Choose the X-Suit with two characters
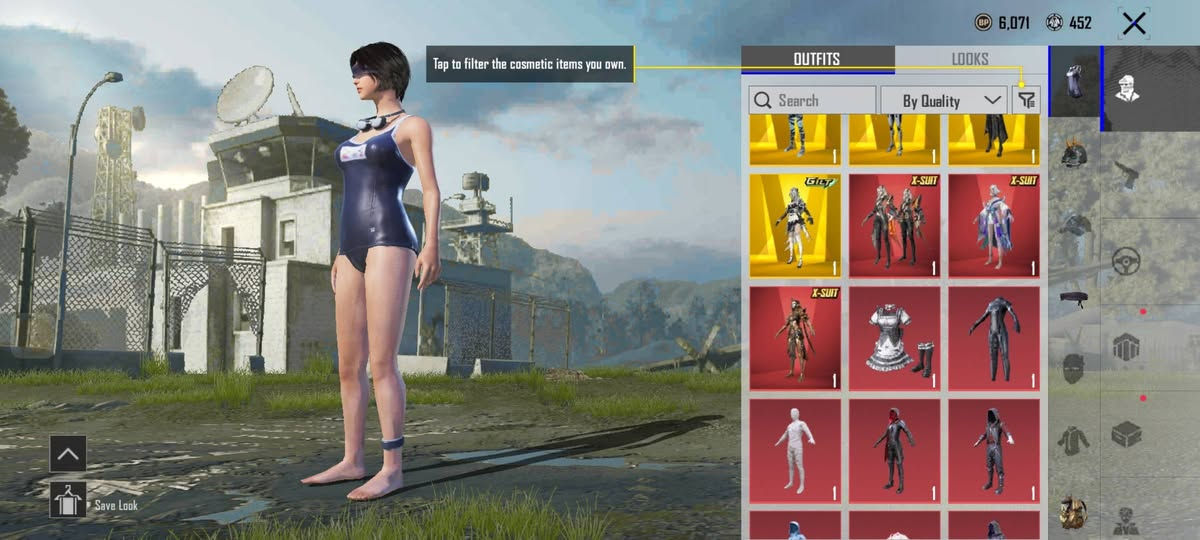Image resolution: width=1200 pixels, height=540 pixels. point(894,225)
